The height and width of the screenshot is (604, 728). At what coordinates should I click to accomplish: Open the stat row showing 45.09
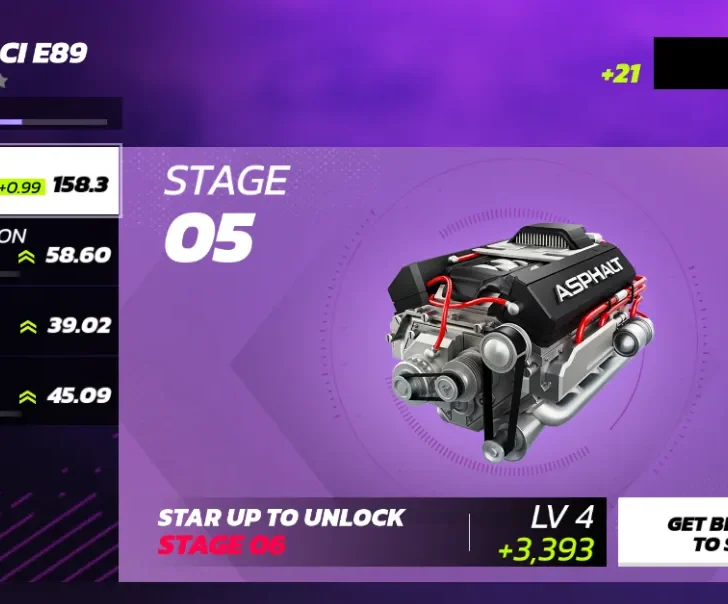tap(60, 394)
